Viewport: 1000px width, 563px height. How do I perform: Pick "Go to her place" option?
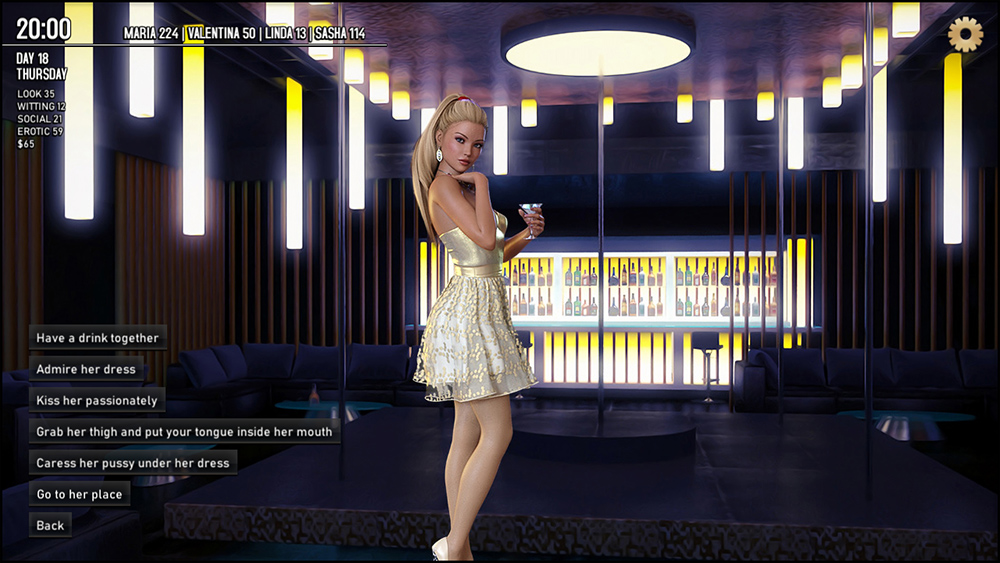(x=80, y=494)
